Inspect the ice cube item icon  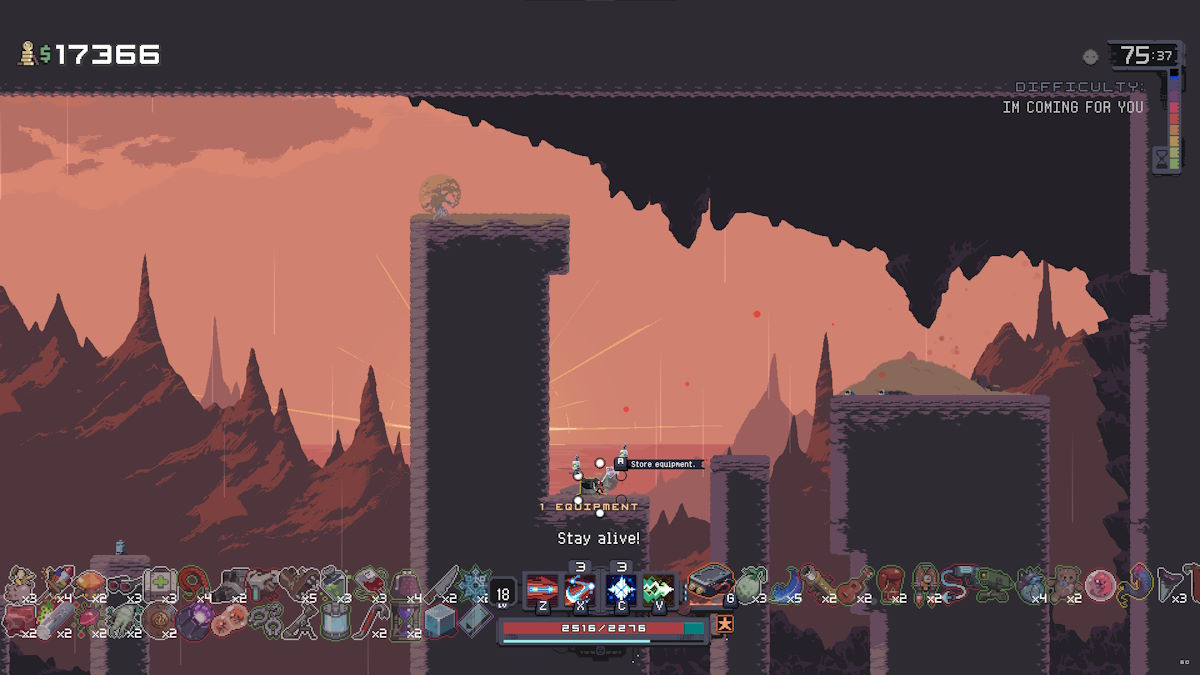pos(439,622)
